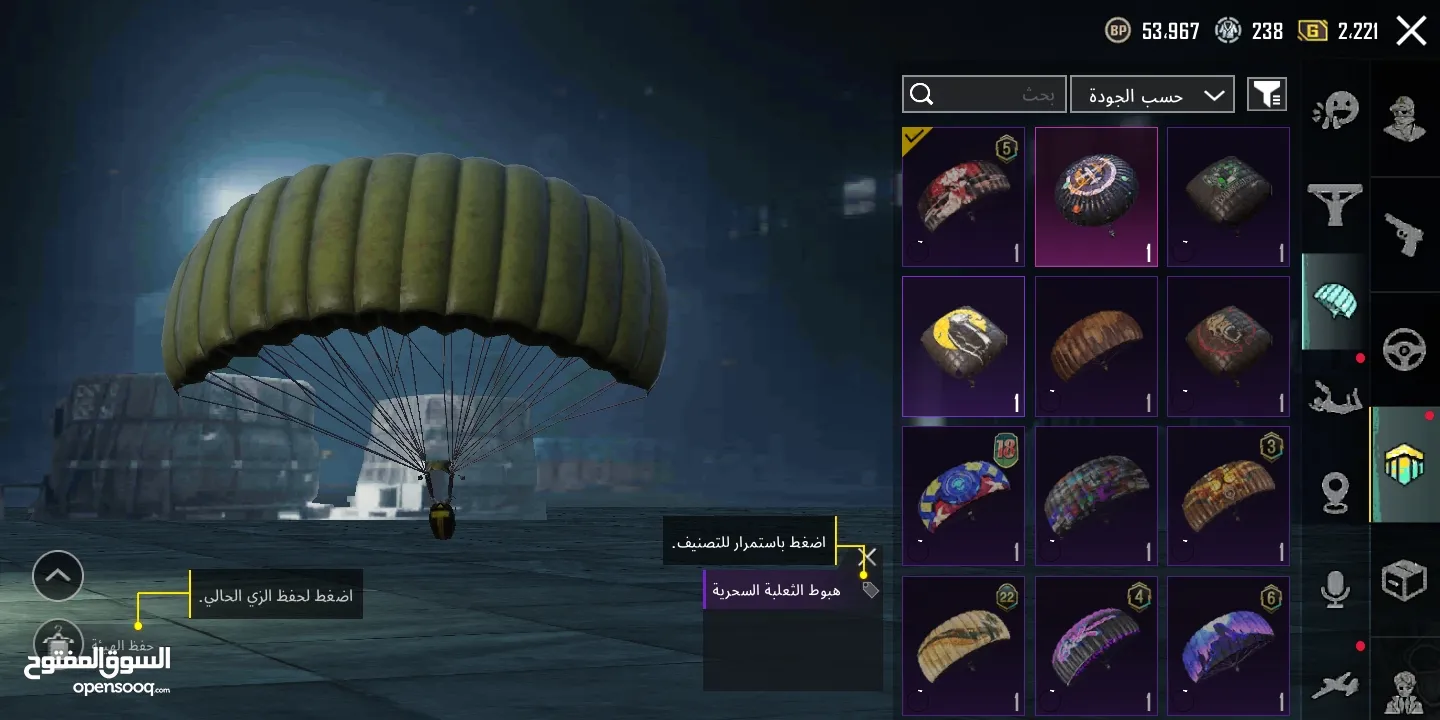1440x720 pixels.
Task: Open the filter funnel options
Action: [x=1267, y=95]
